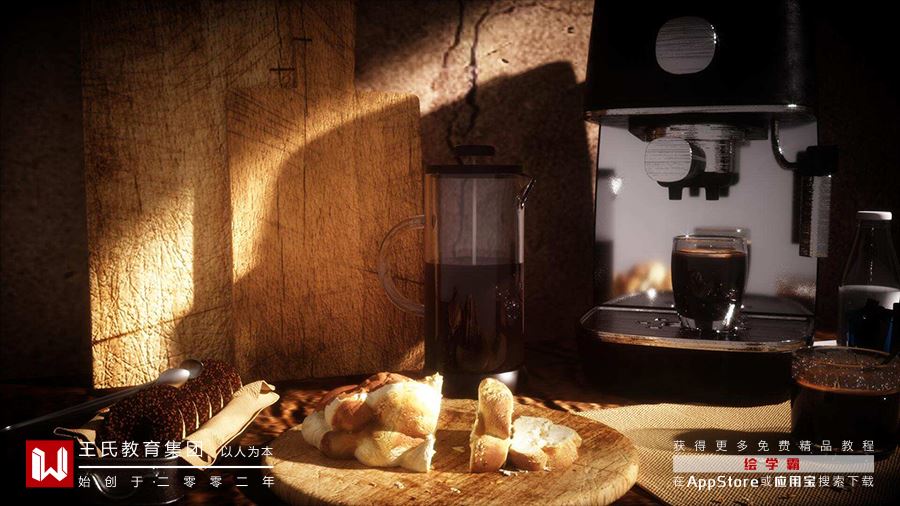Open the red W logo of 王氏教育集团

tap(49, 463)
